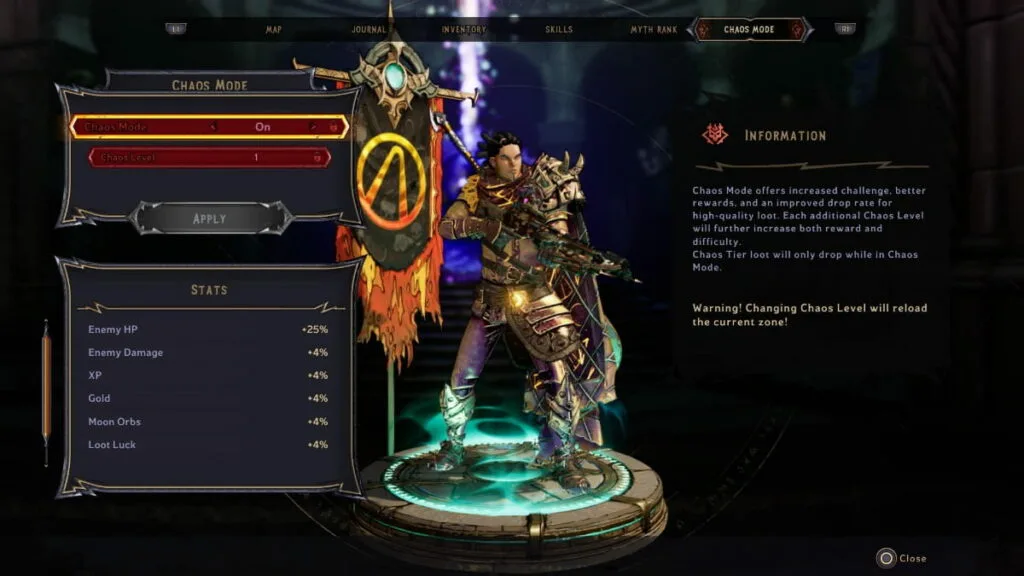Show the Skills tab
Screen dimensions: 1024x576
tap(559, 29)
